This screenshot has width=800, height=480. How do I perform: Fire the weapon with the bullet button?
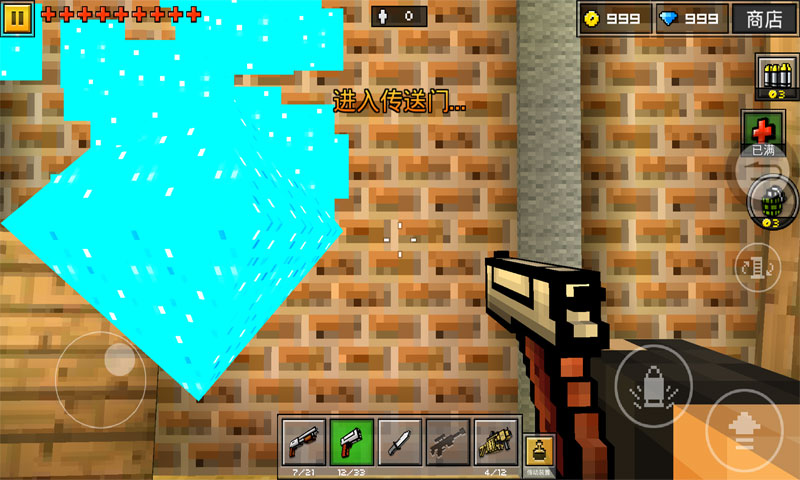point(652,386)
